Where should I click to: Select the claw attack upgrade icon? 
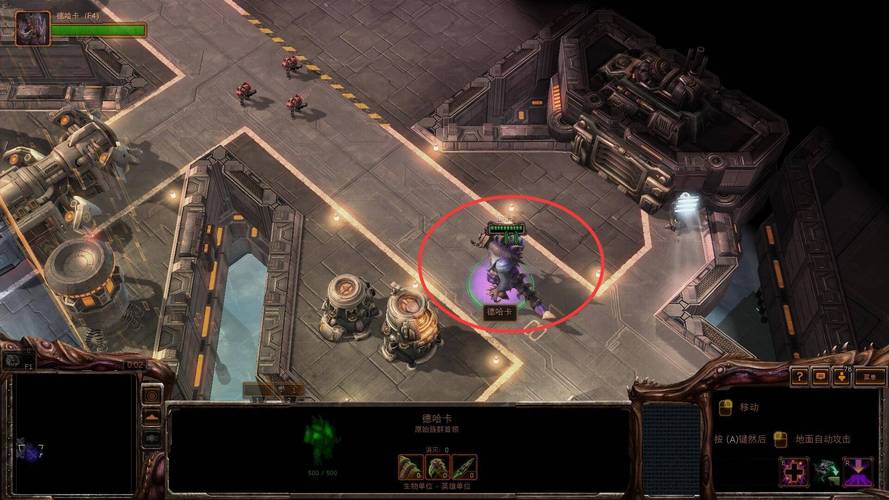(x=411, y=467)
